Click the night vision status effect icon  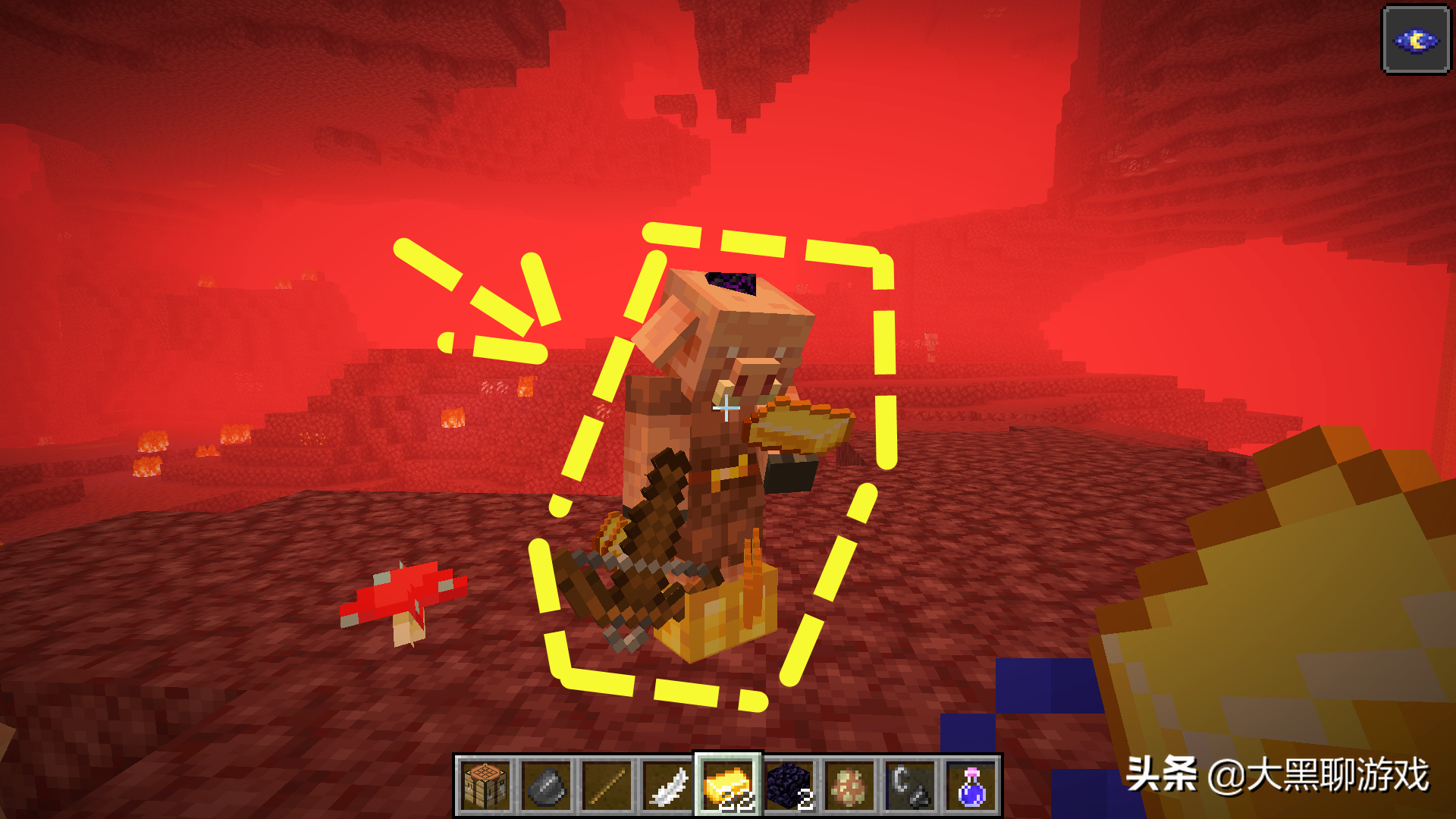1416,40
